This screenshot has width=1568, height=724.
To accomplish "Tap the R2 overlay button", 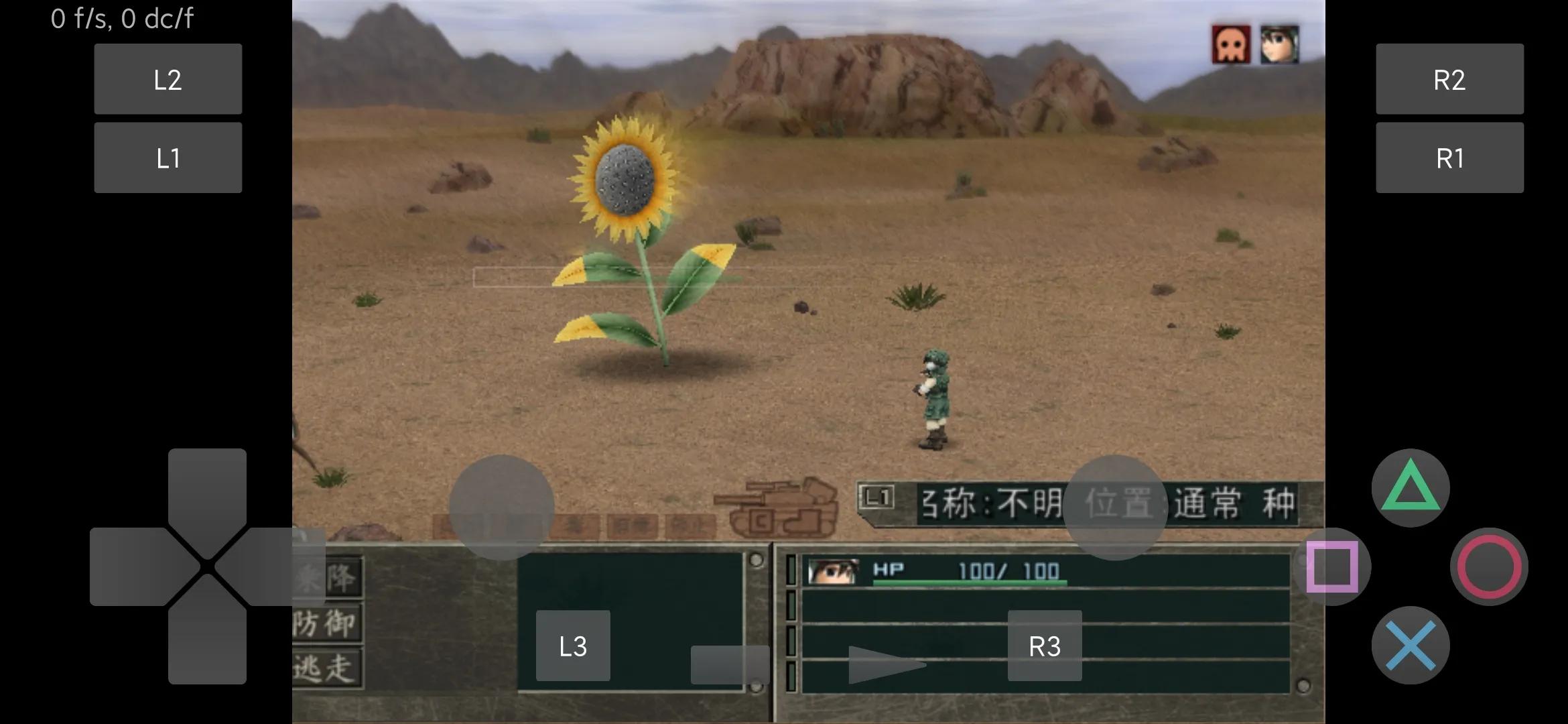I will 1449,79.
